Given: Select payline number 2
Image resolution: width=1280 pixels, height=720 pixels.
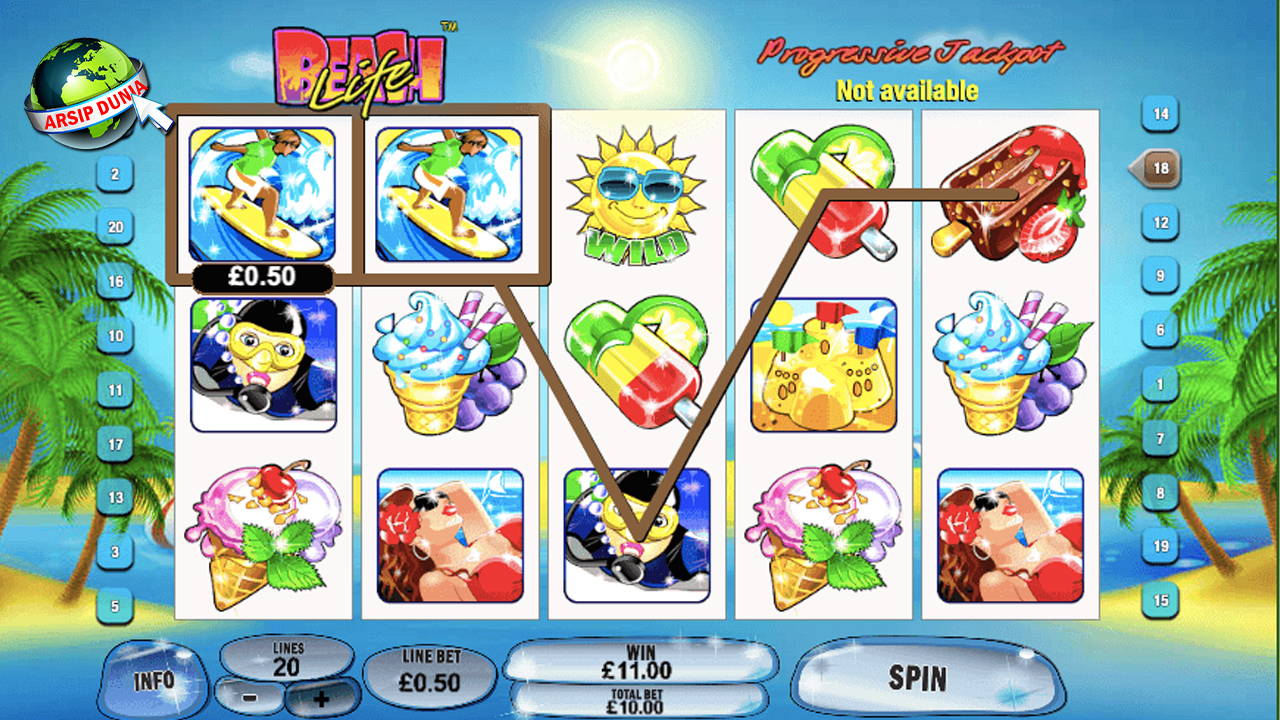Looking at the screenshot, I should (x=115, y=175).
